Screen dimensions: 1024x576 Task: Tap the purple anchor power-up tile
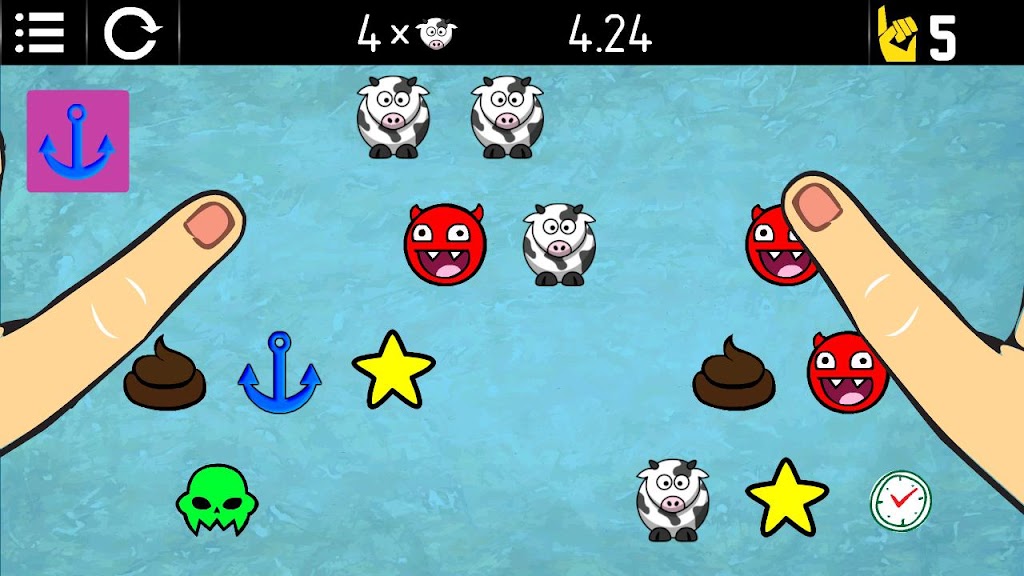click(78, 141)
